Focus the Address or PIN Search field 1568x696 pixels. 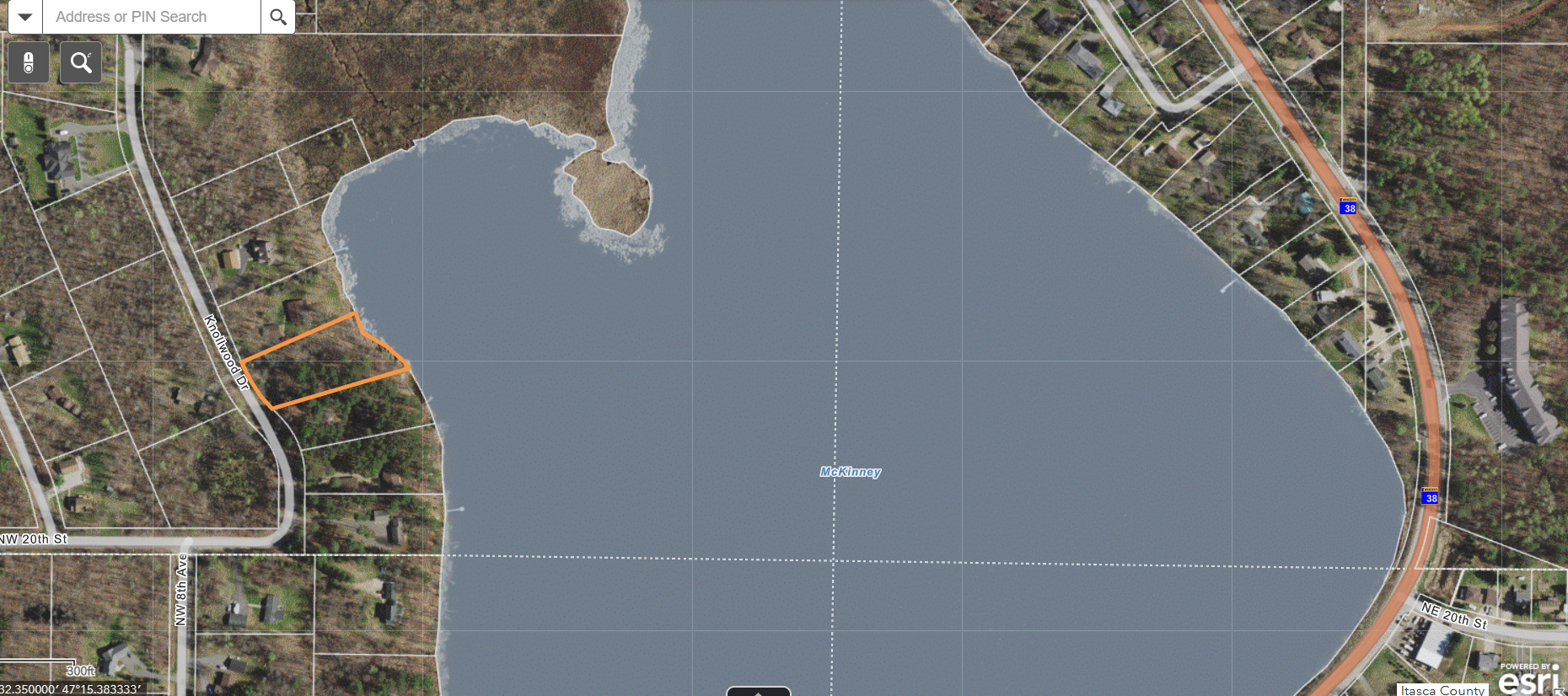click(x=152, y=17)
